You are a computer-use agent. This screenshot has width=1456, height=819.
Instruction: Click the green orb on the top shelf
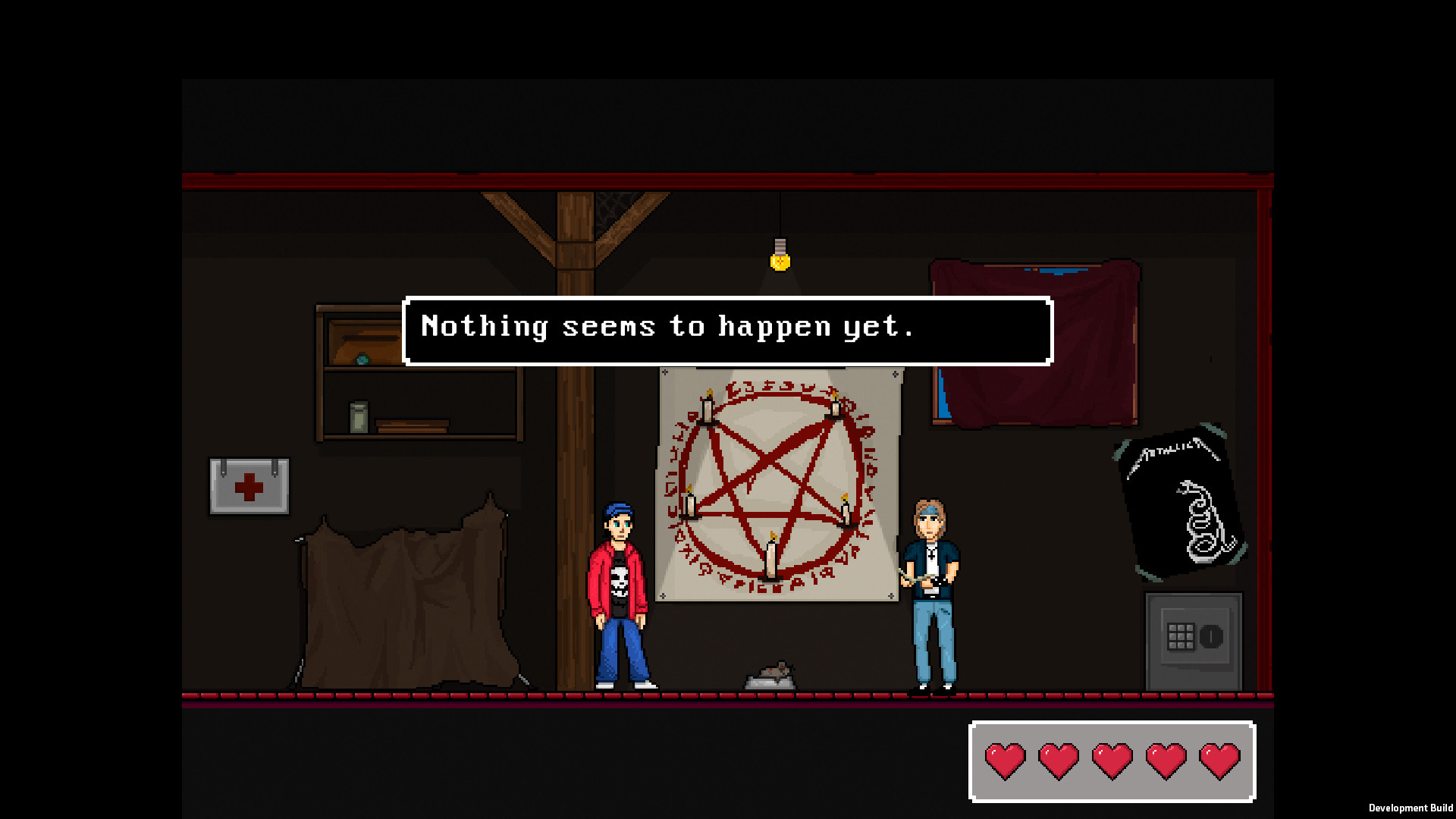pyautogui.click(x=362, y=356)
